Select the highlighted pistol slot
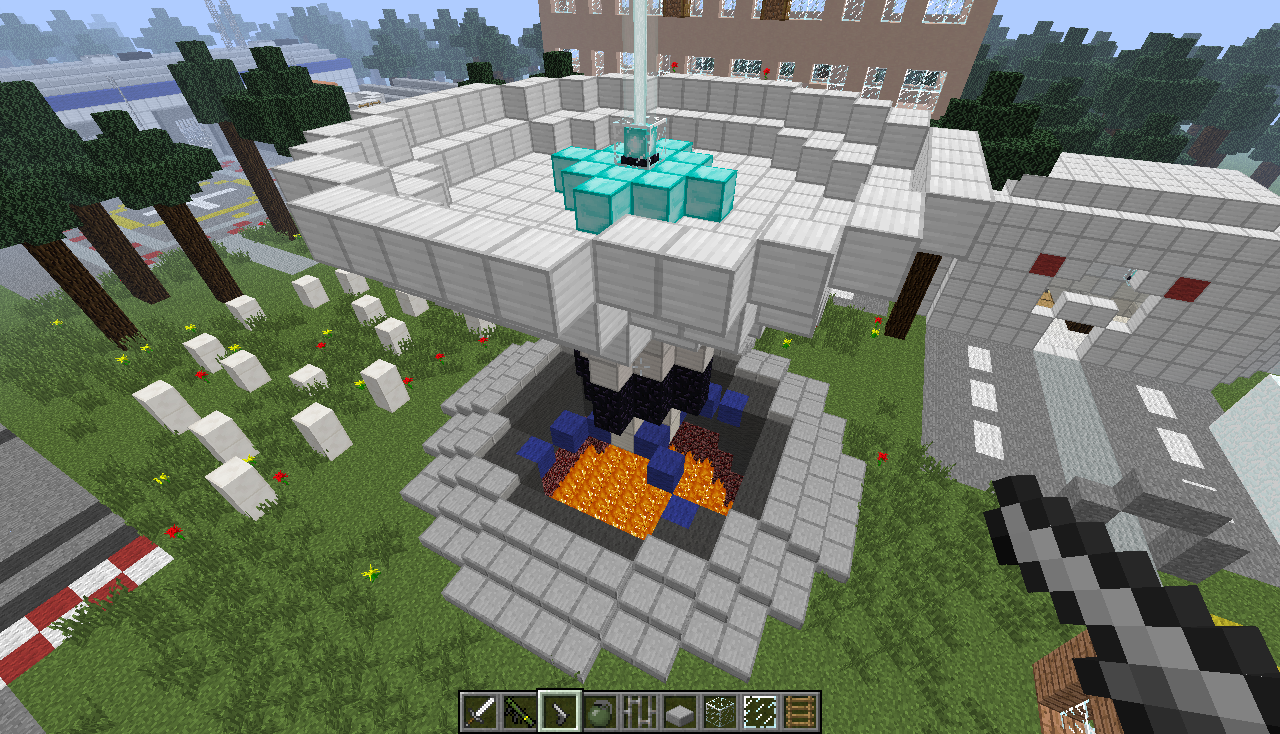The height and width of the screenshot is (734, 1280). point(560,712)
